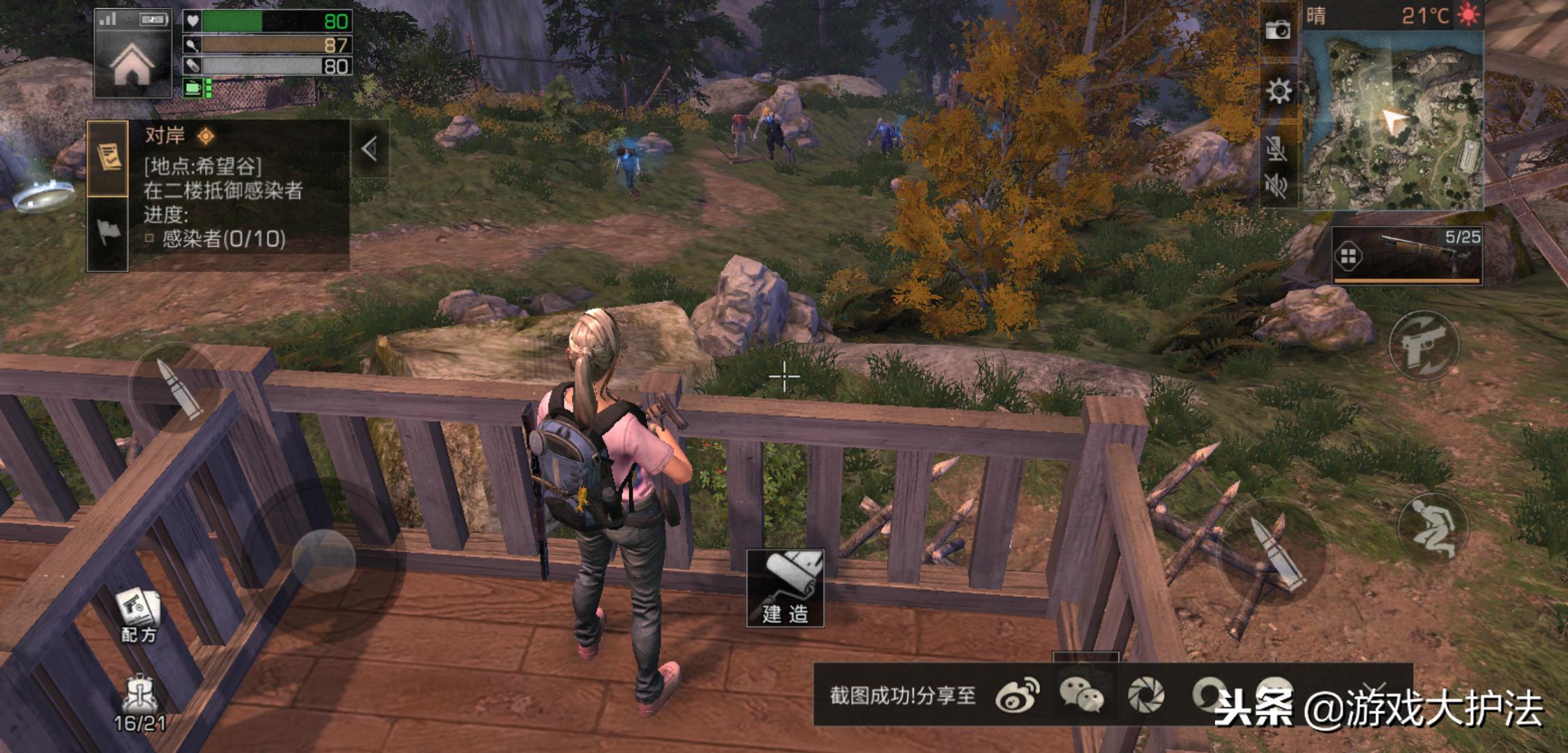Viewport: 1568px width, 753px height.
Task: Share screenshot to WeChat
Action: (1080, 695)
